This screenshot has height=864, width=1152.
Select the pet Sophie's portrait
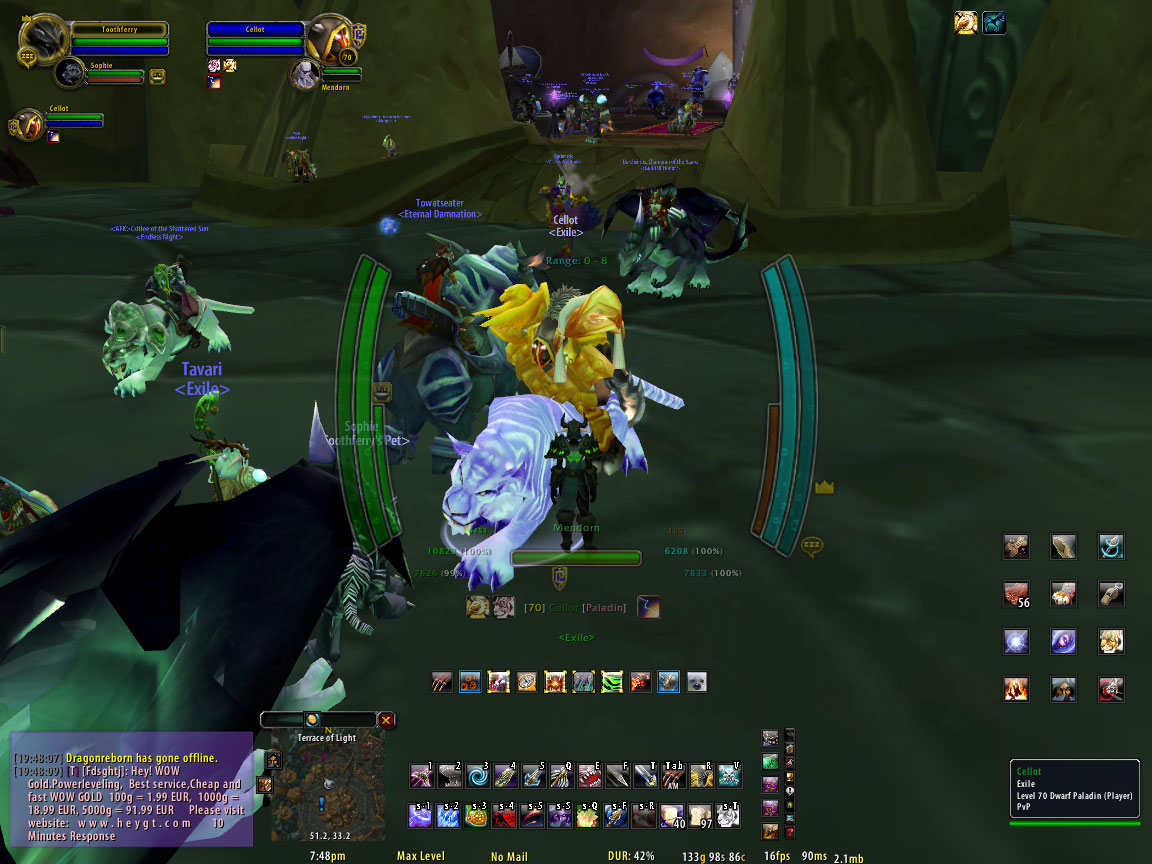click(x=70, y=71)
